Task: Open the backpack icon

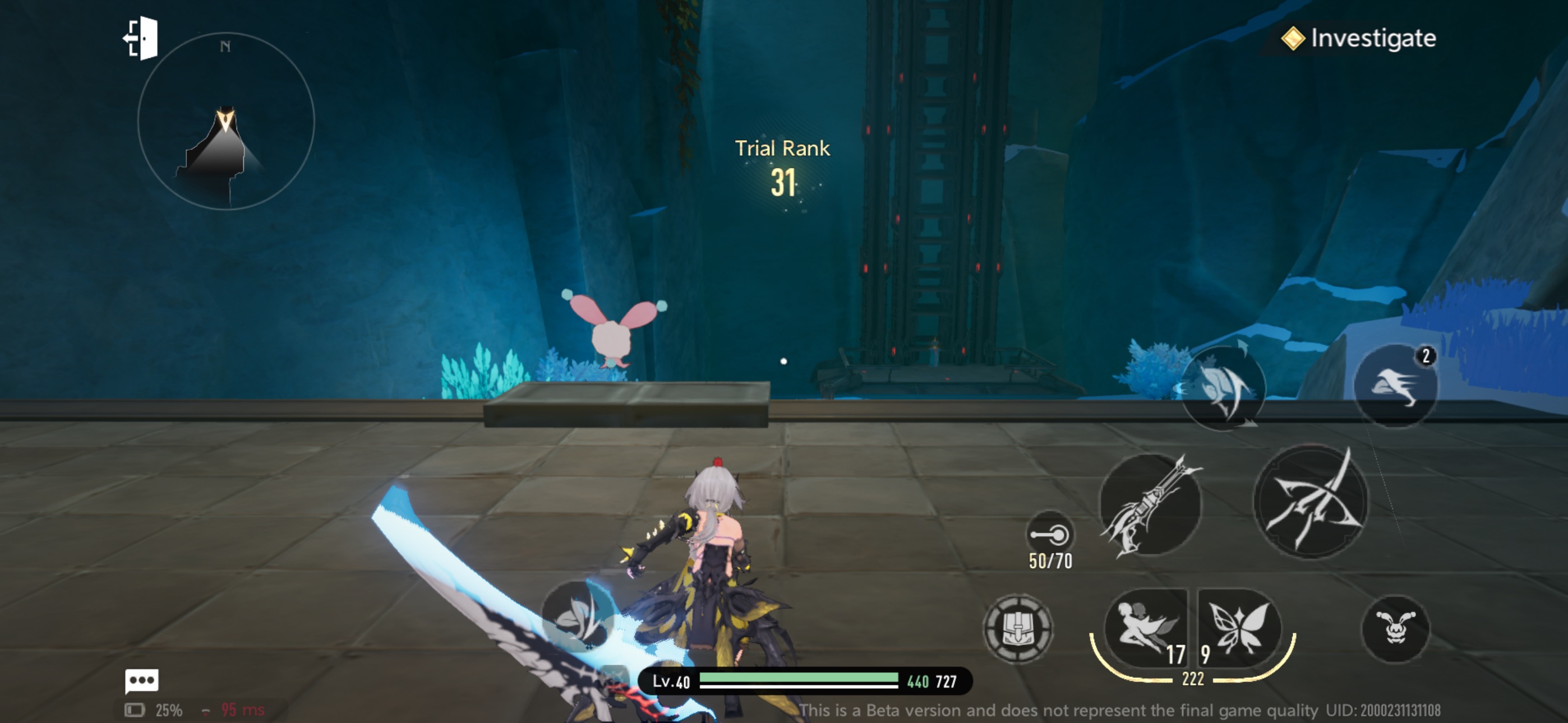Action: [1017, 629]
